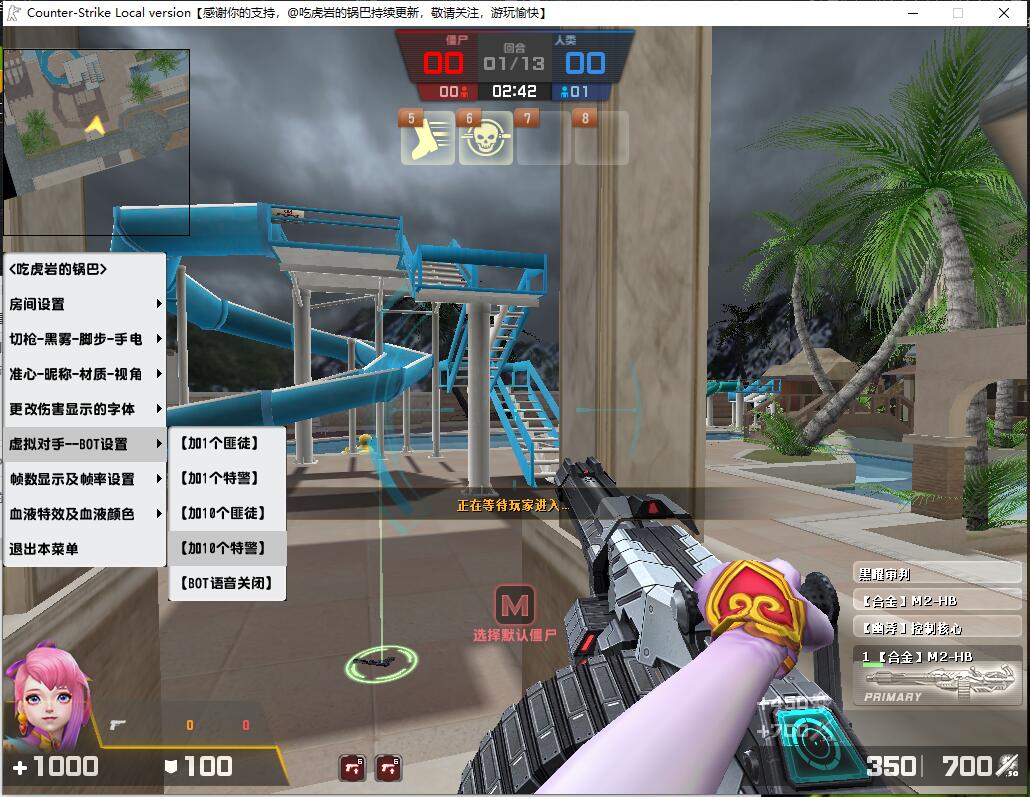The height and width of the screenshot is (797, 1030).
Task: Minimize the game window
Action: [912, 13]
